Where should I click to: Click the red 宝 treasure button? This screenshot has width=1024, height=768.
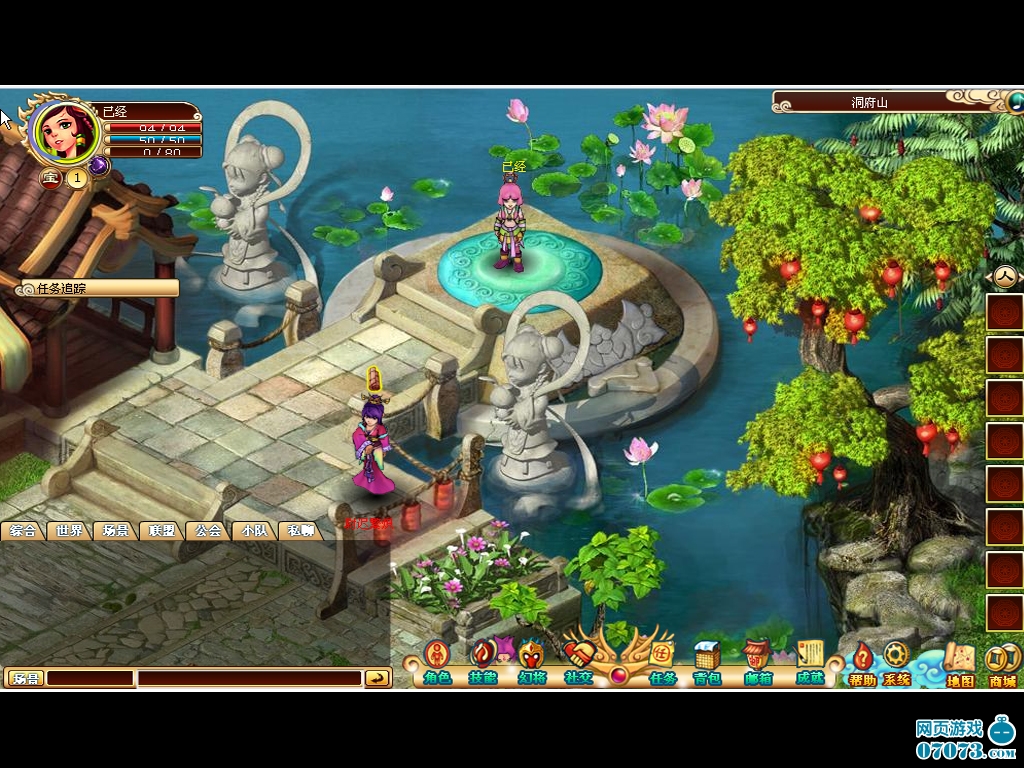[x=49, y=178]
